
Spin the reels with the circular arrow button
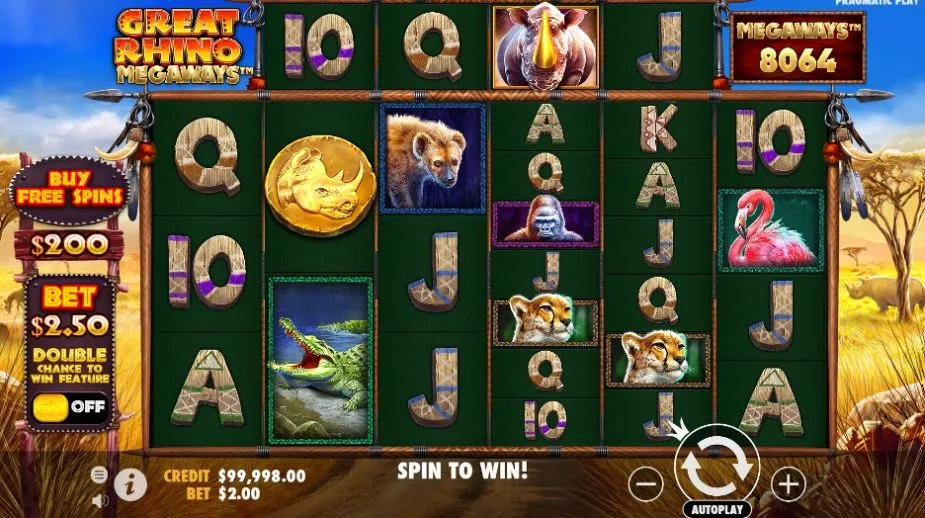click(x=717, y=467)
